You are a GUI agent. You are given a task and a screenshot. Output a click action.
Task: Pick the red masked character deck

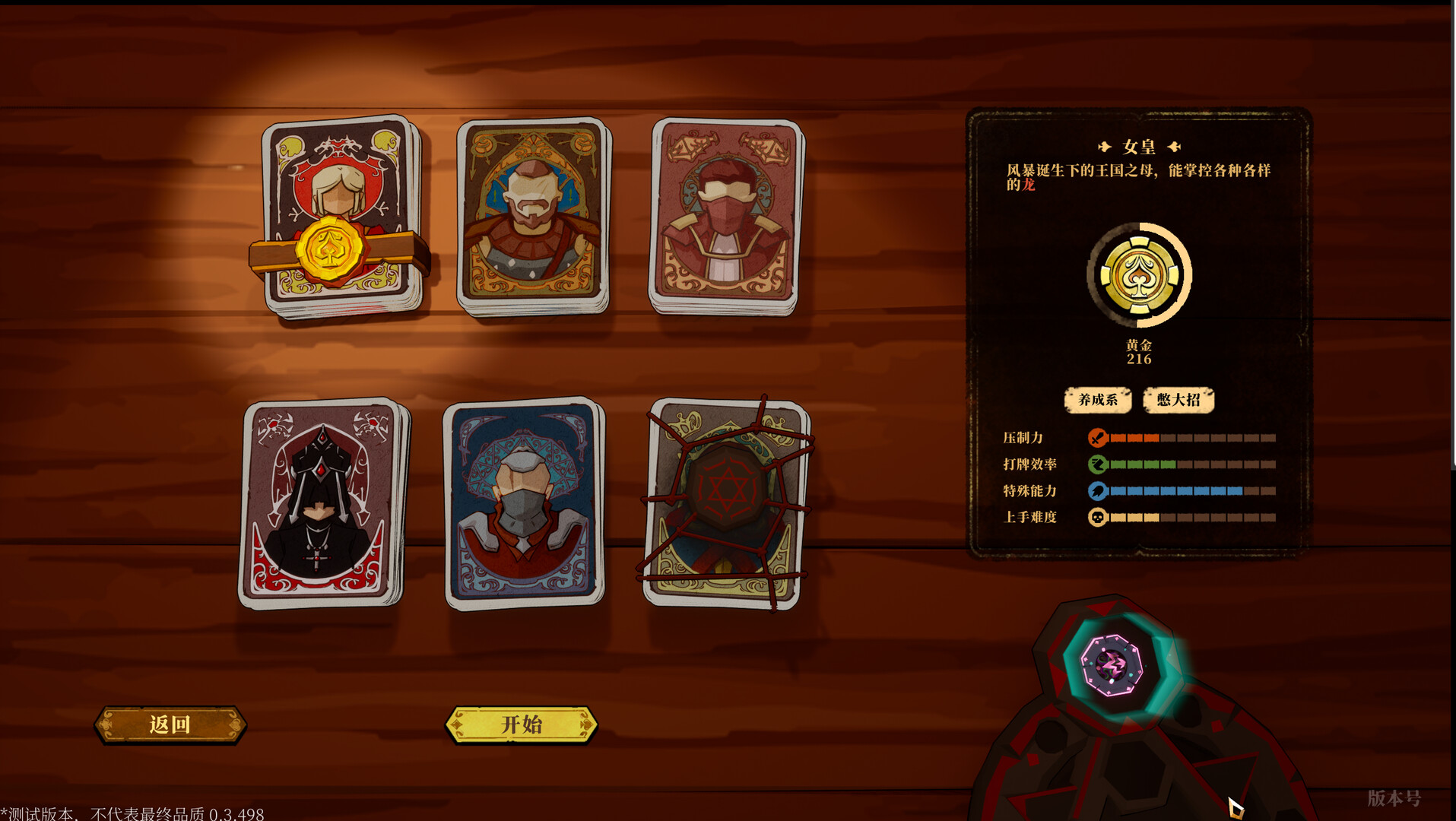coord(726,215)
